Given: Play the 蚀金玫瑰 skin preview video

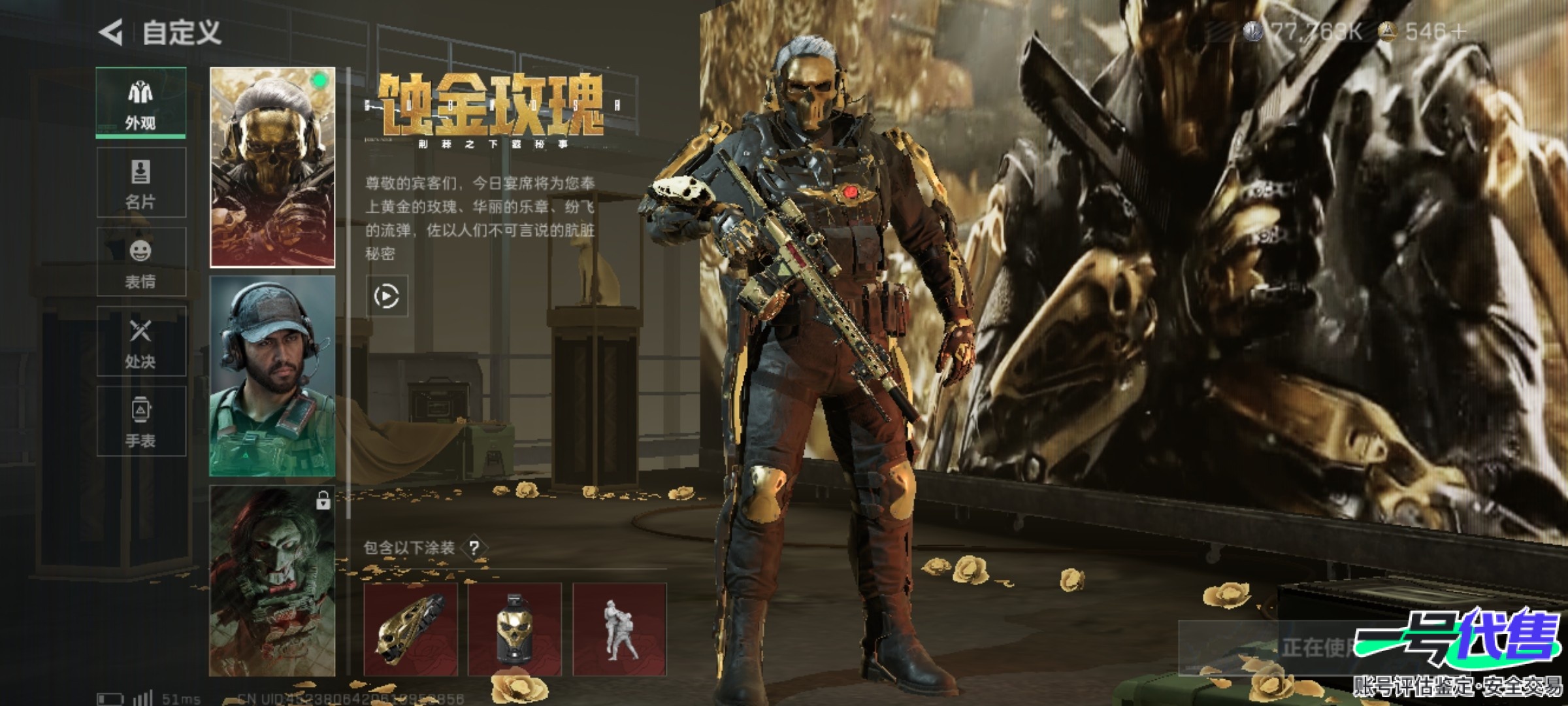Looking at the screenshot, I should pos(387,297).
